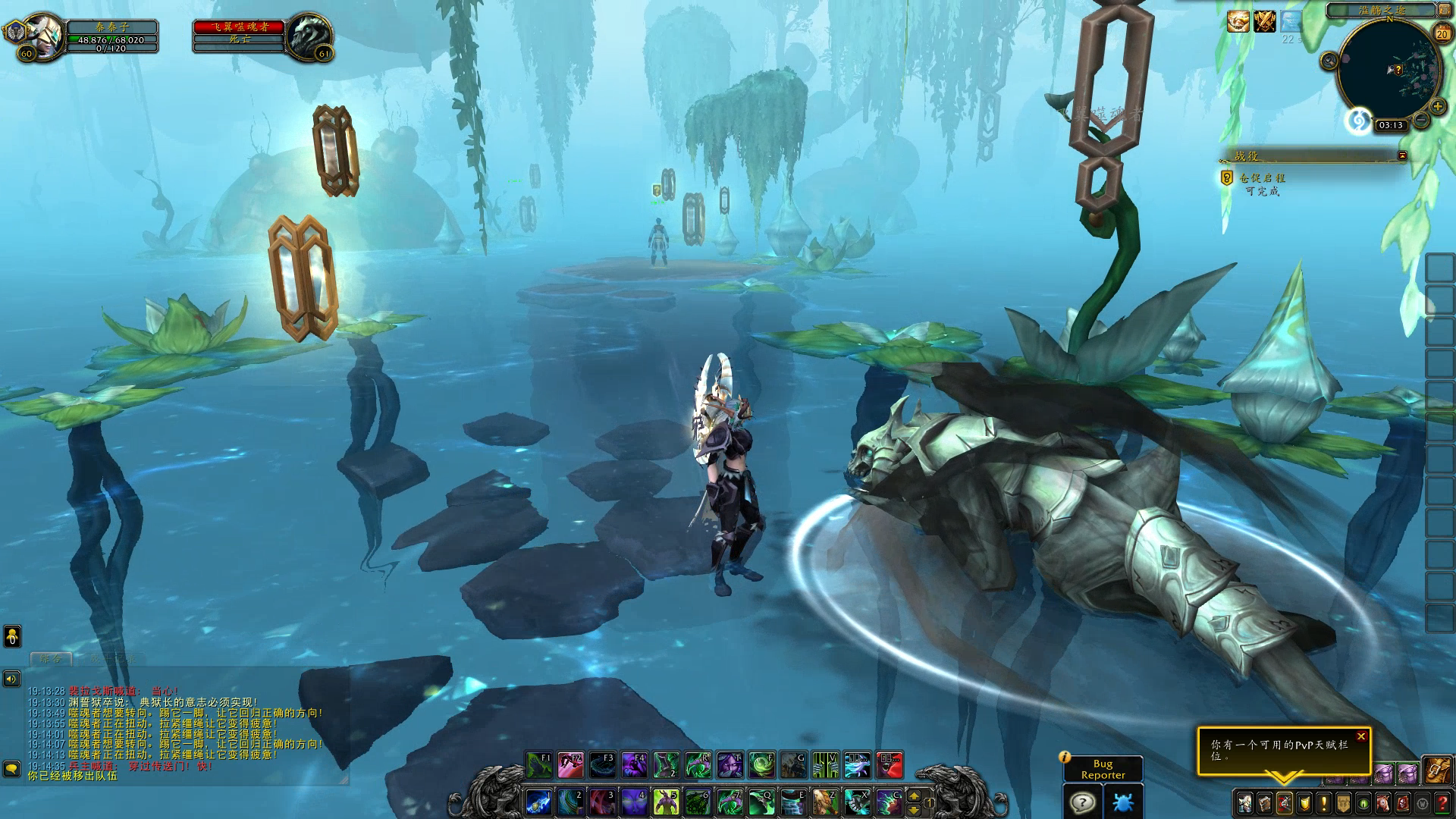1456x819 pixels.
Task: Switch action bar to next page
Action: point(915,796)
